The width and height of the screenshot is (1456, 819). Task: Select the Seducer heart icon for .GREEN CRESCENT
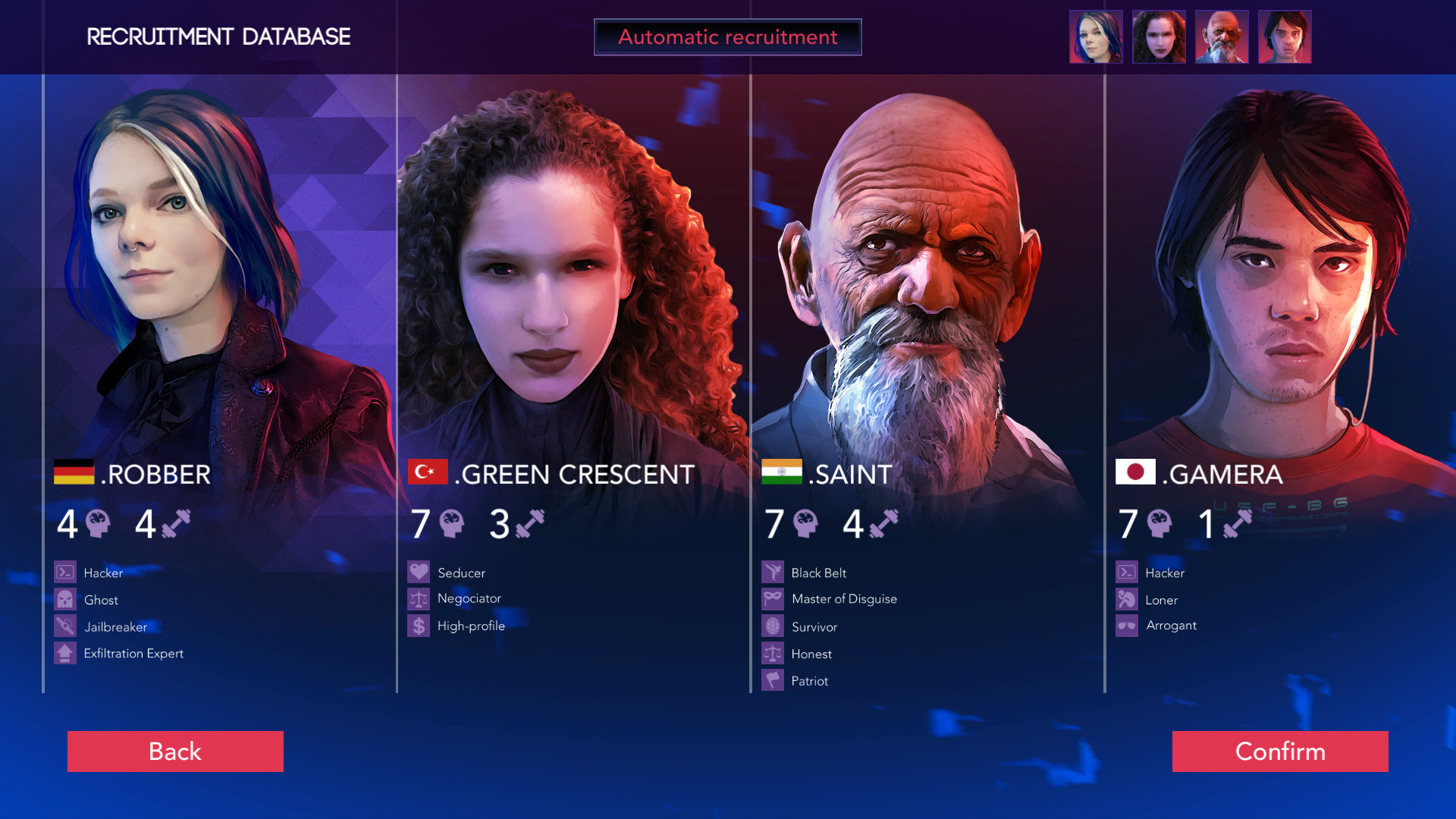418,573
